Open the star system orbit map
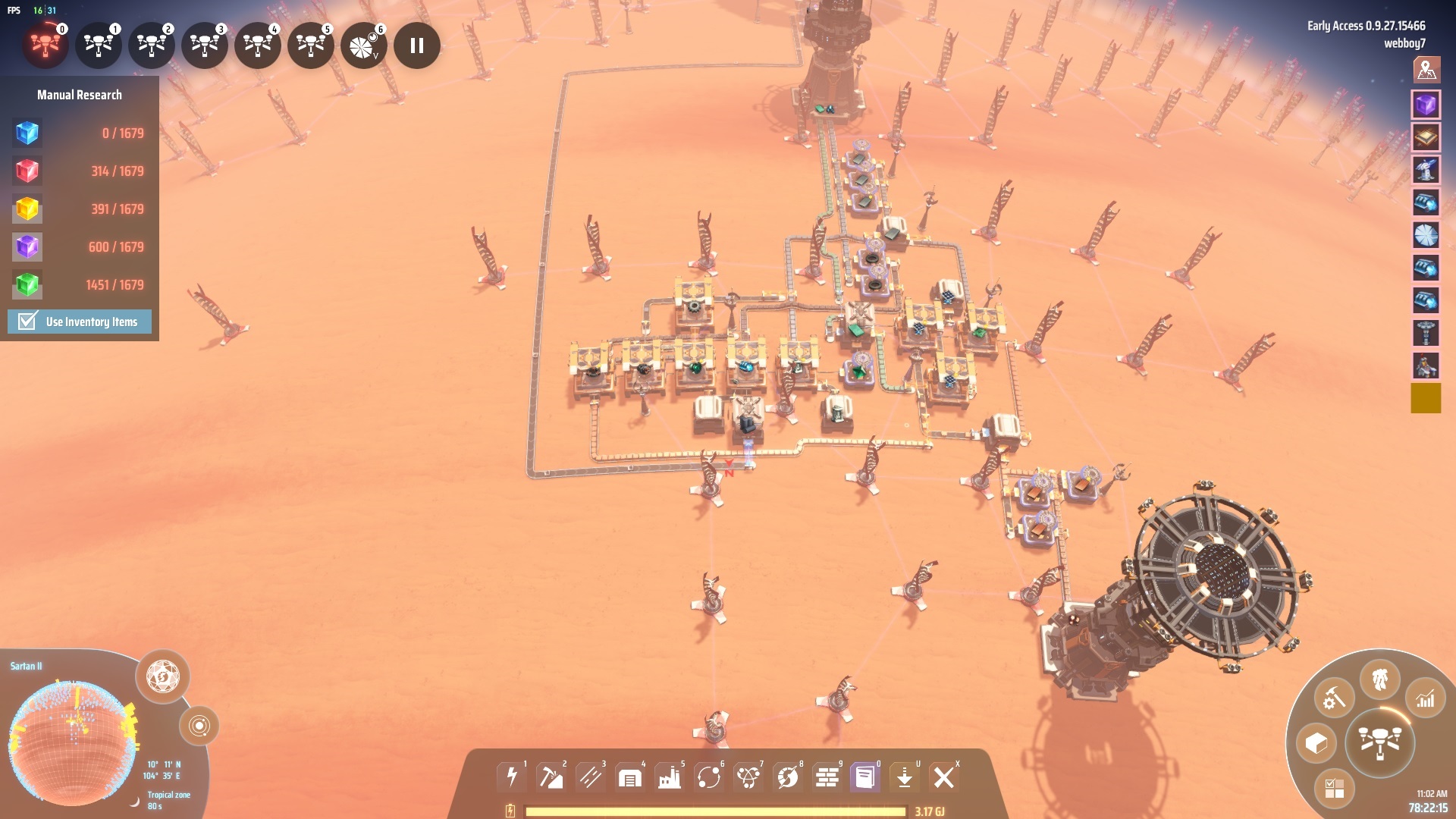Screen dimensions: 1456x819 coord(199,726)
